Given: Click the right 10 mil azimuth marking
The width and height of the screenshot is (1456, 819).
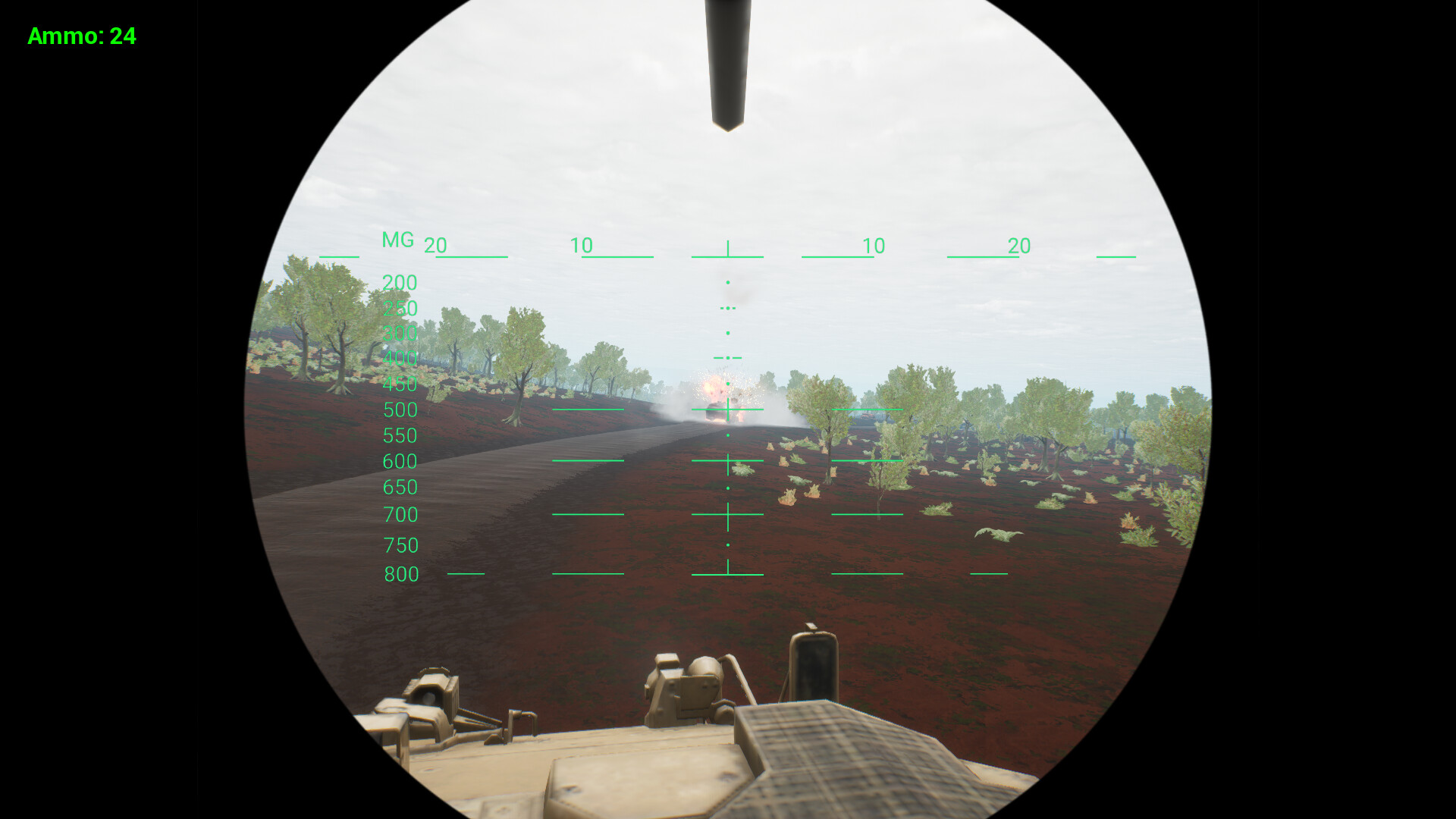Looking at the screenshot, I should point(874,246).
